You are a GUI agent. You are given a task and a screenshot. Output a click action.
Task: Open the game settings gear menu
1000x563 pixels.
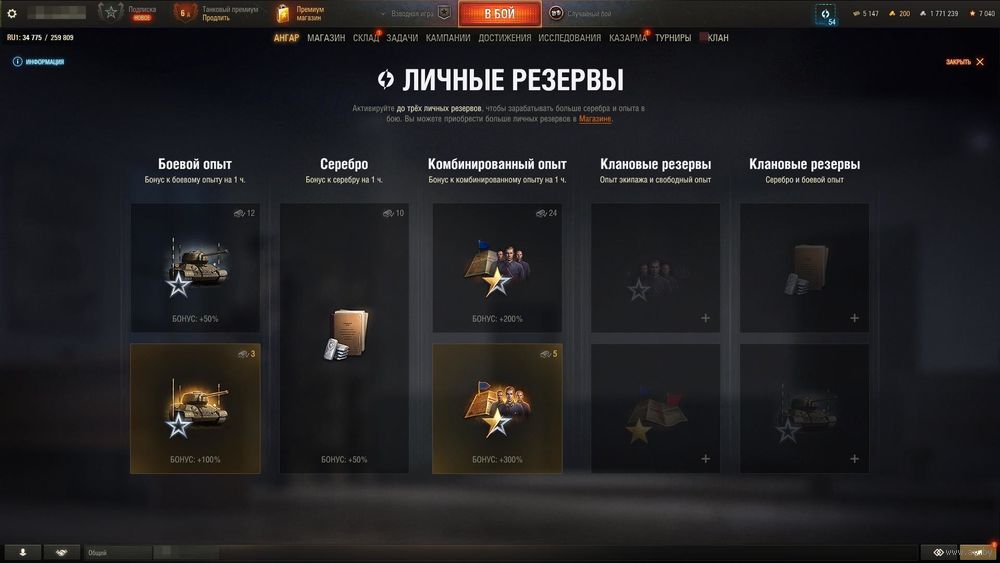12,13
